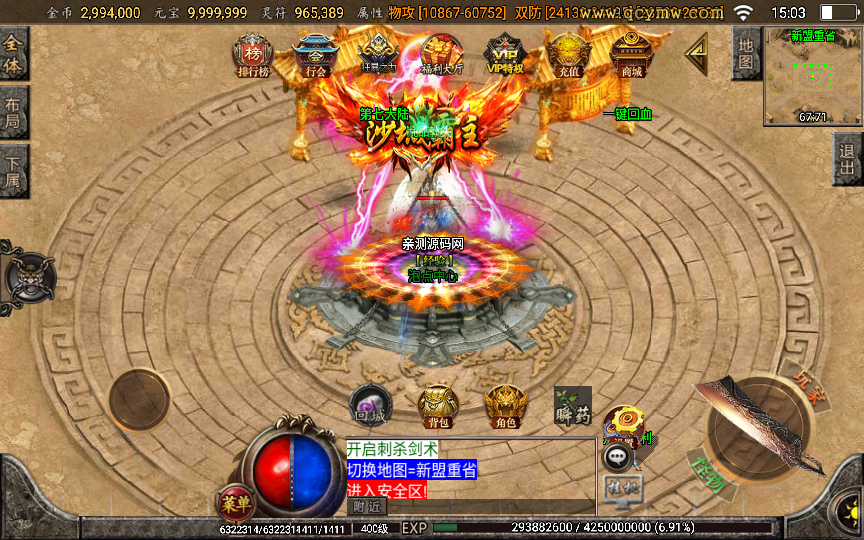Open the 商城 shop icon

(630, 54)
